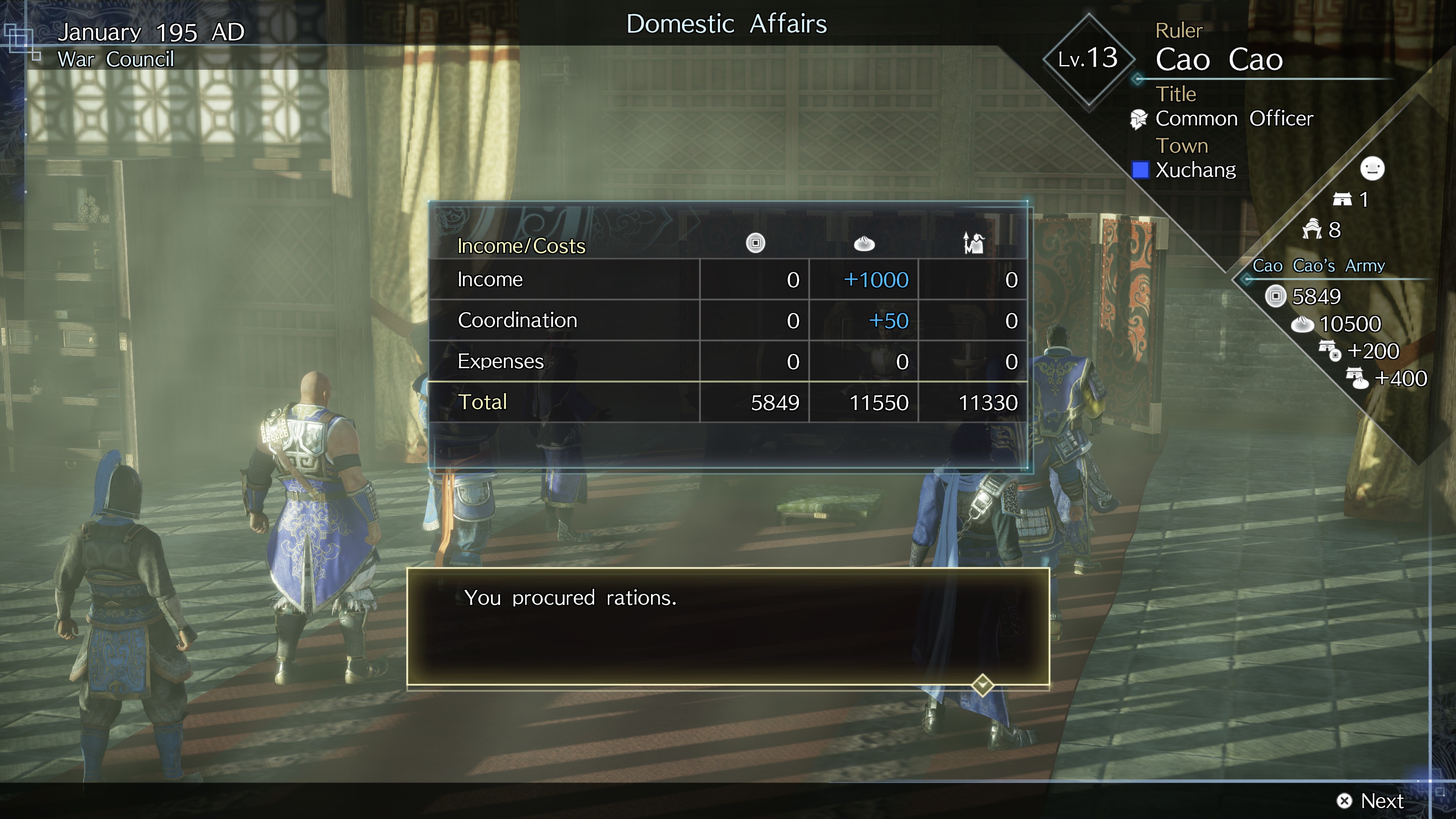Click the Next button in the bottom corner

pyautogui.click(x=1379, y=800)
